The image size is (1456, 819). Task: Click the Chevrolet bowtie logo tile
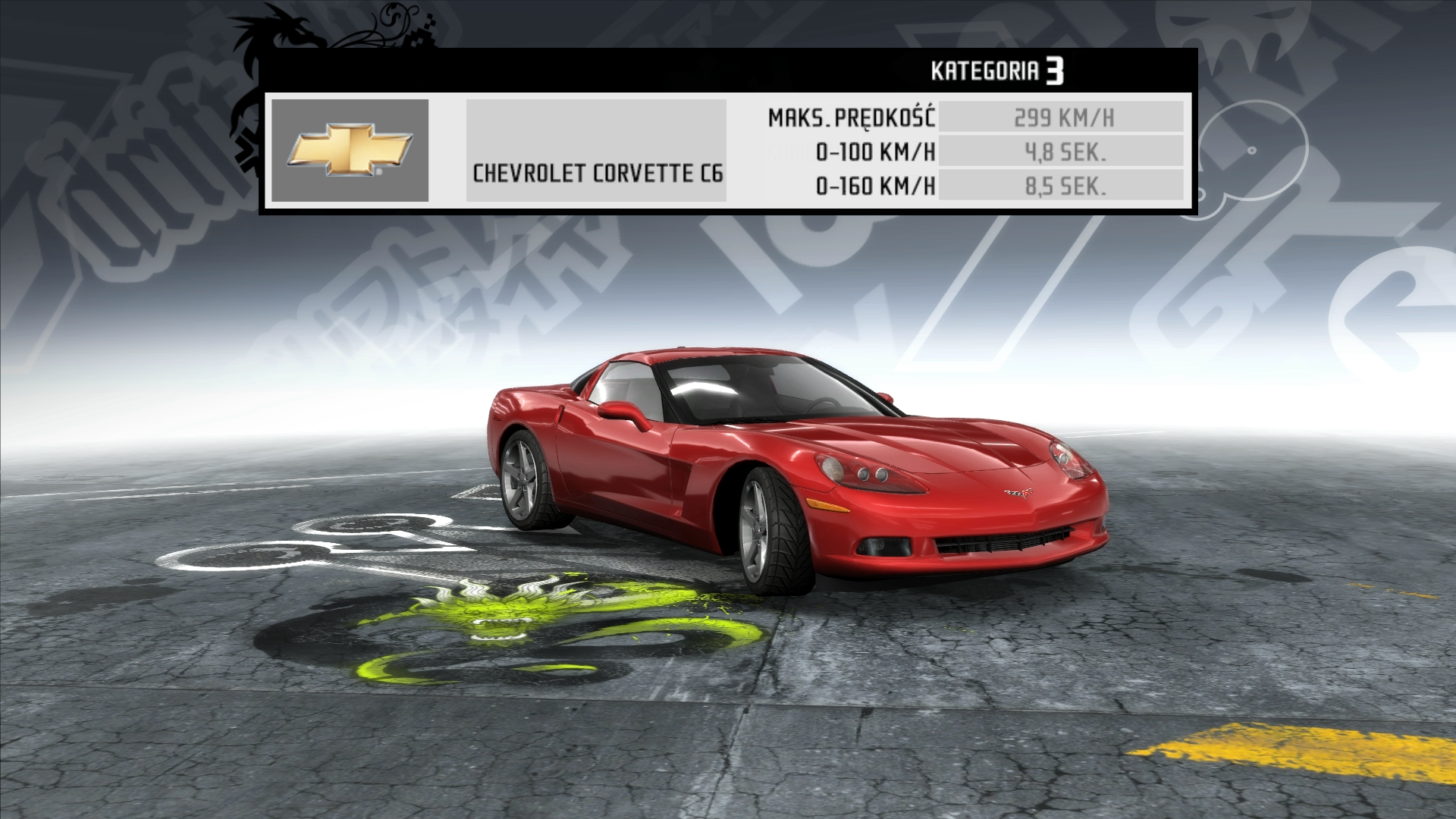[x=350, y=150]
